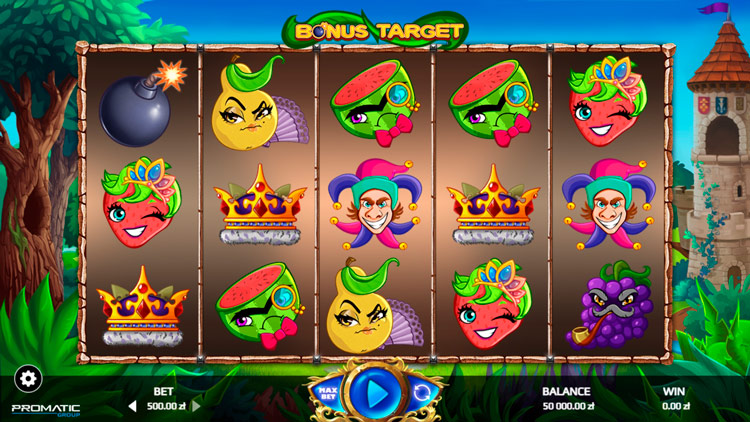Open the gear settings menu
Image resolution: width=750 pixels, height=422 pixels.
coord(28,379)
